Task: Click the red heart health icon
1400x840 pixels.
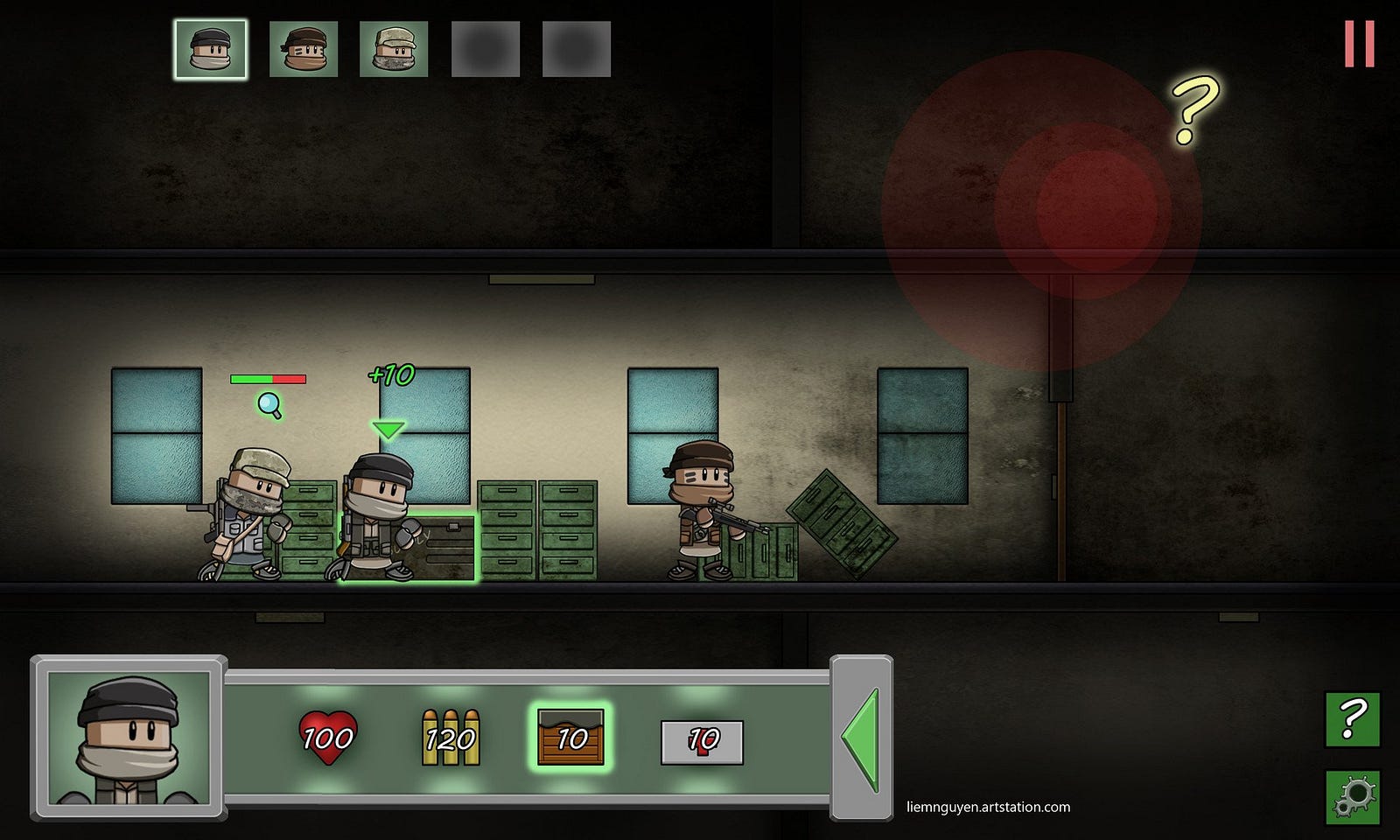Action: [327, 738]
